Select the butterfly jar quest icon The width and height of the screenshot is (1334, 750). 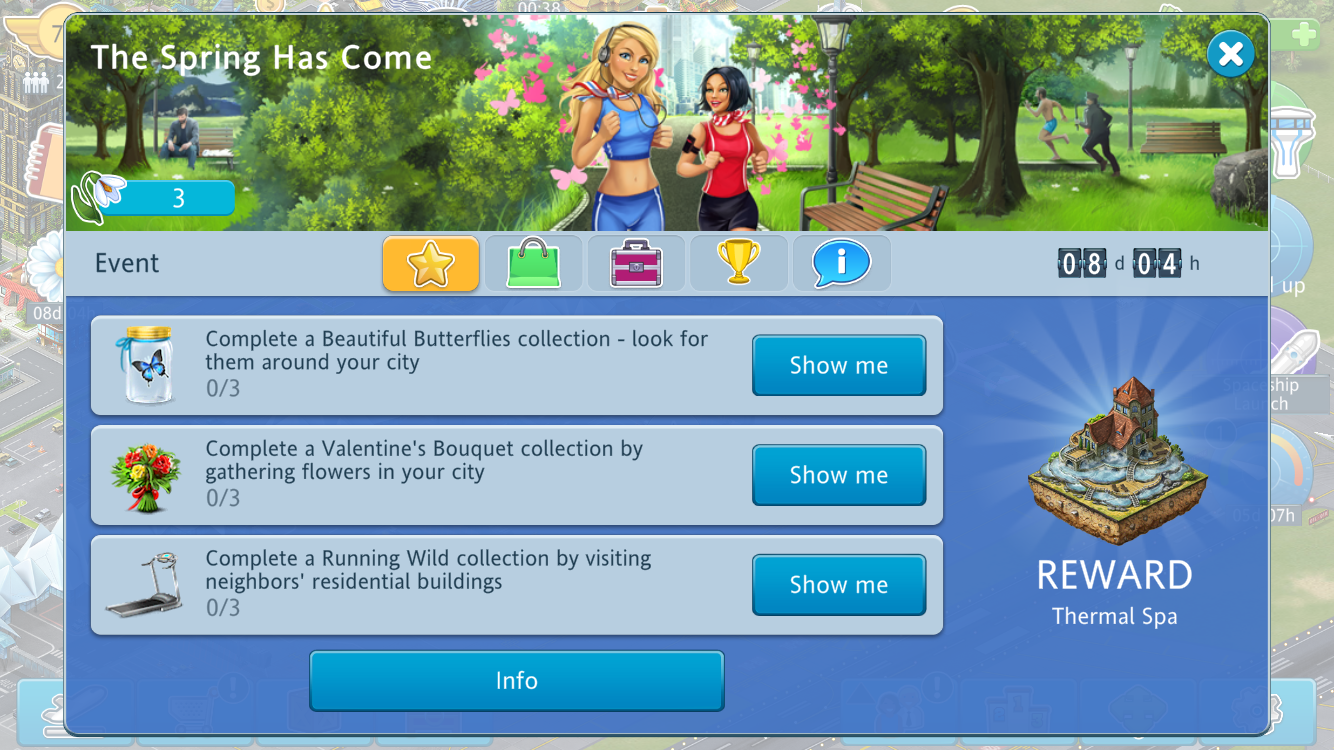pyautogui.click(x=148, y=365)
